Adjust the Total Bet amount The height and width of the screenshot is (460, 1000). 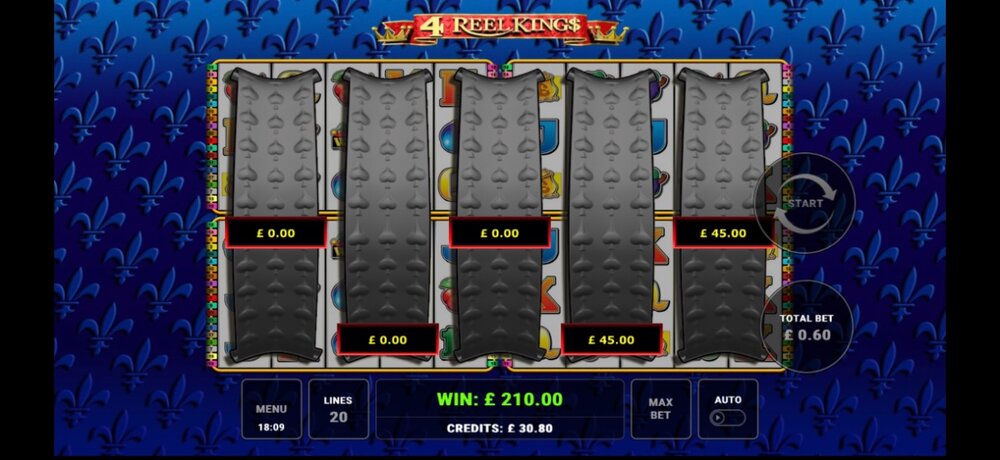click(x=805, y=327)
